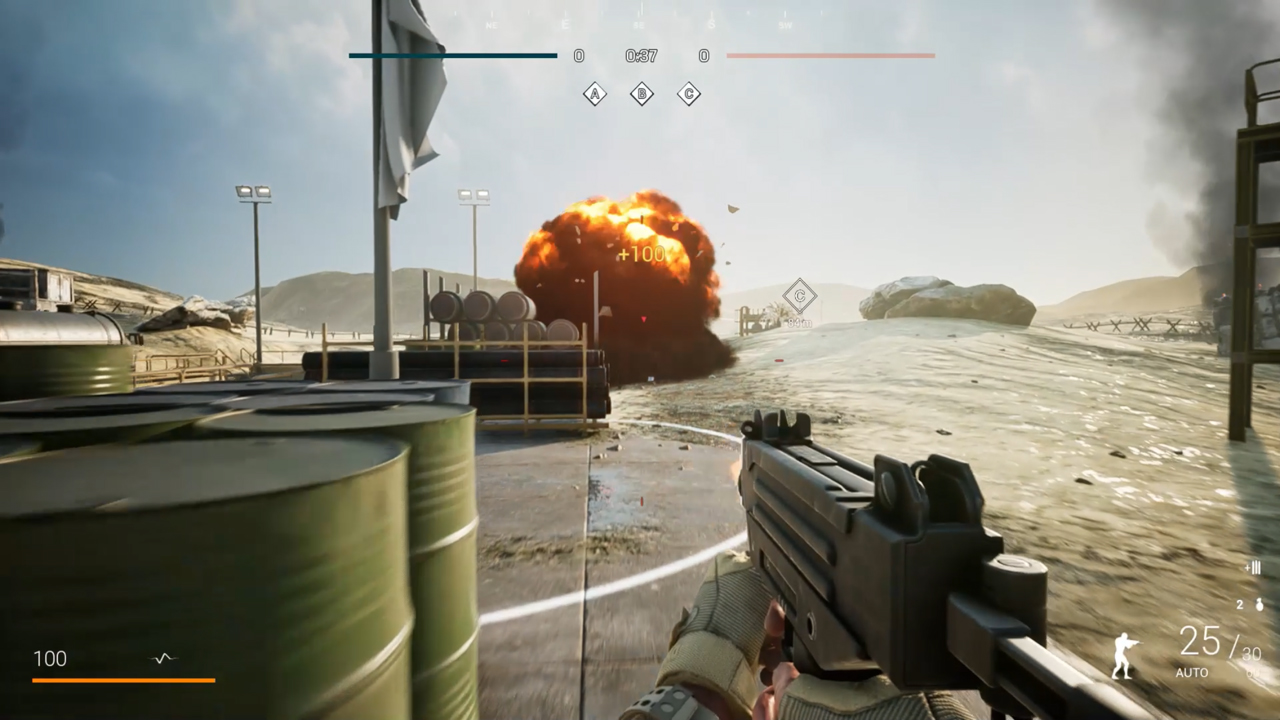1280x720 pixels.
Task: Click the teal team ticket bar
Action: [452, 56]
